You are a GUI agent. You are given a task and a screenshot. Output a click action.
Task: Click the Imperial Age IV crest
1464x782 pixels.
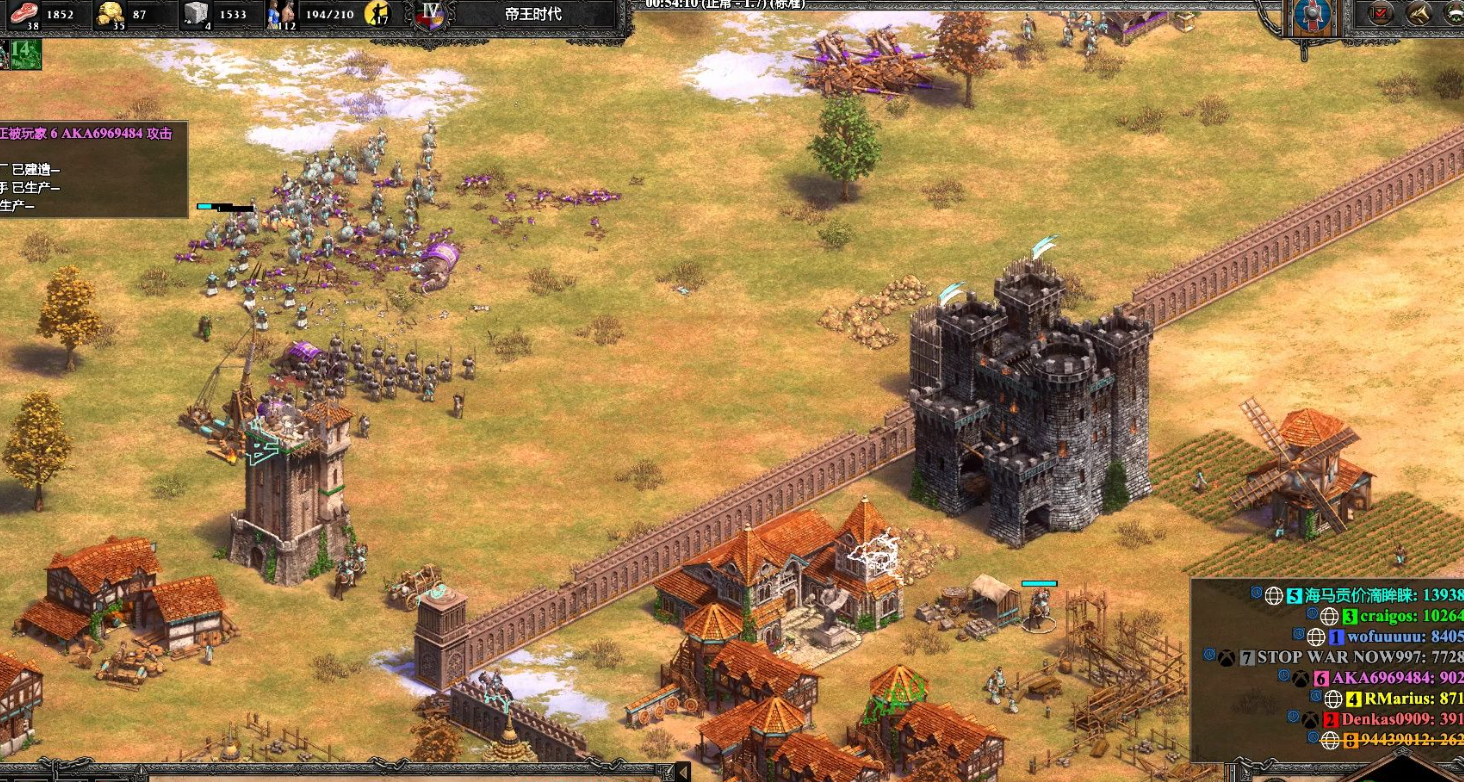pos(432,14)
